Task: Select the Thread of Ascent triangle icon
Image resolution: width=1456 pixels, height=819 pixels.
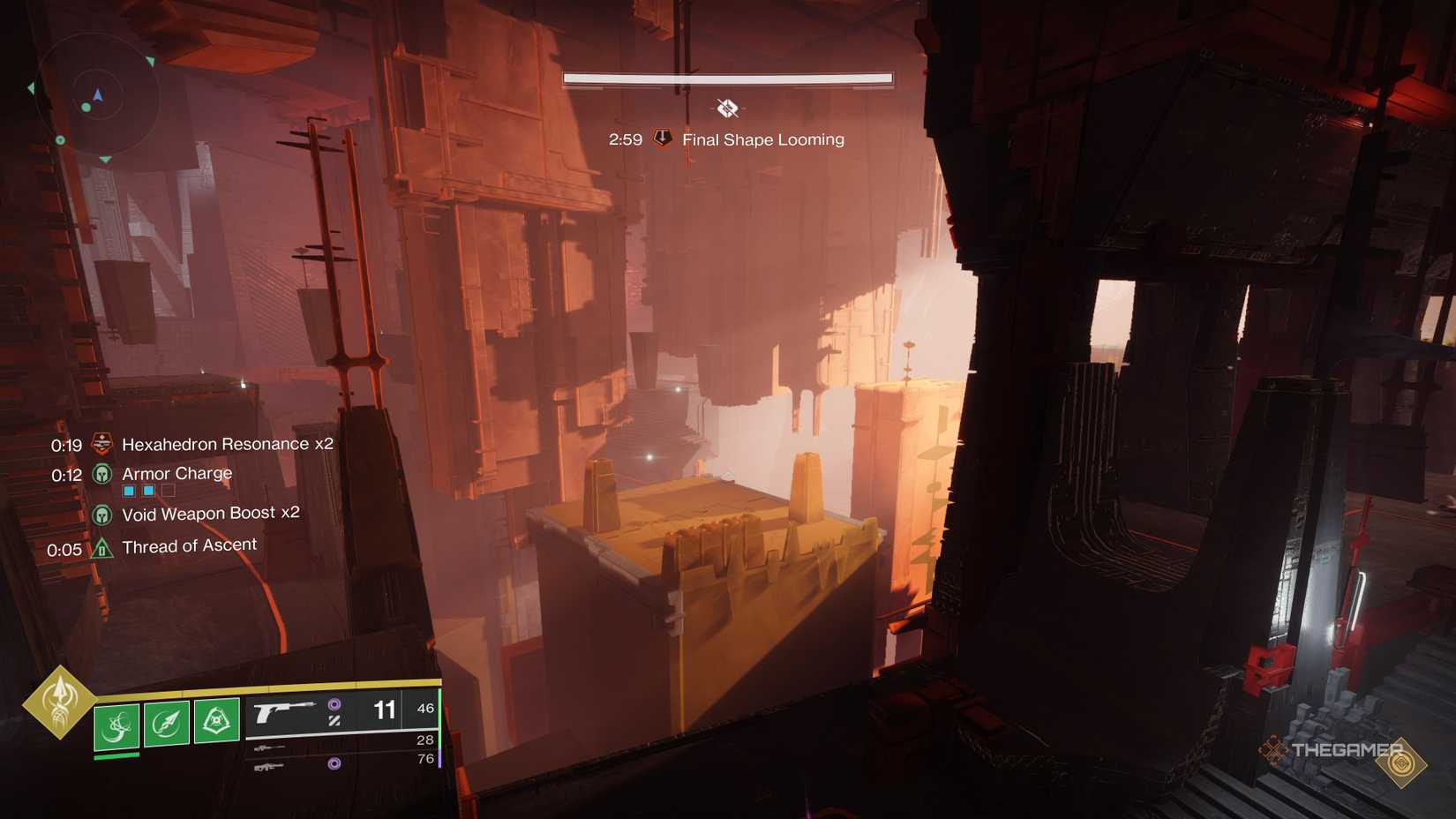Action: point(101,547)
